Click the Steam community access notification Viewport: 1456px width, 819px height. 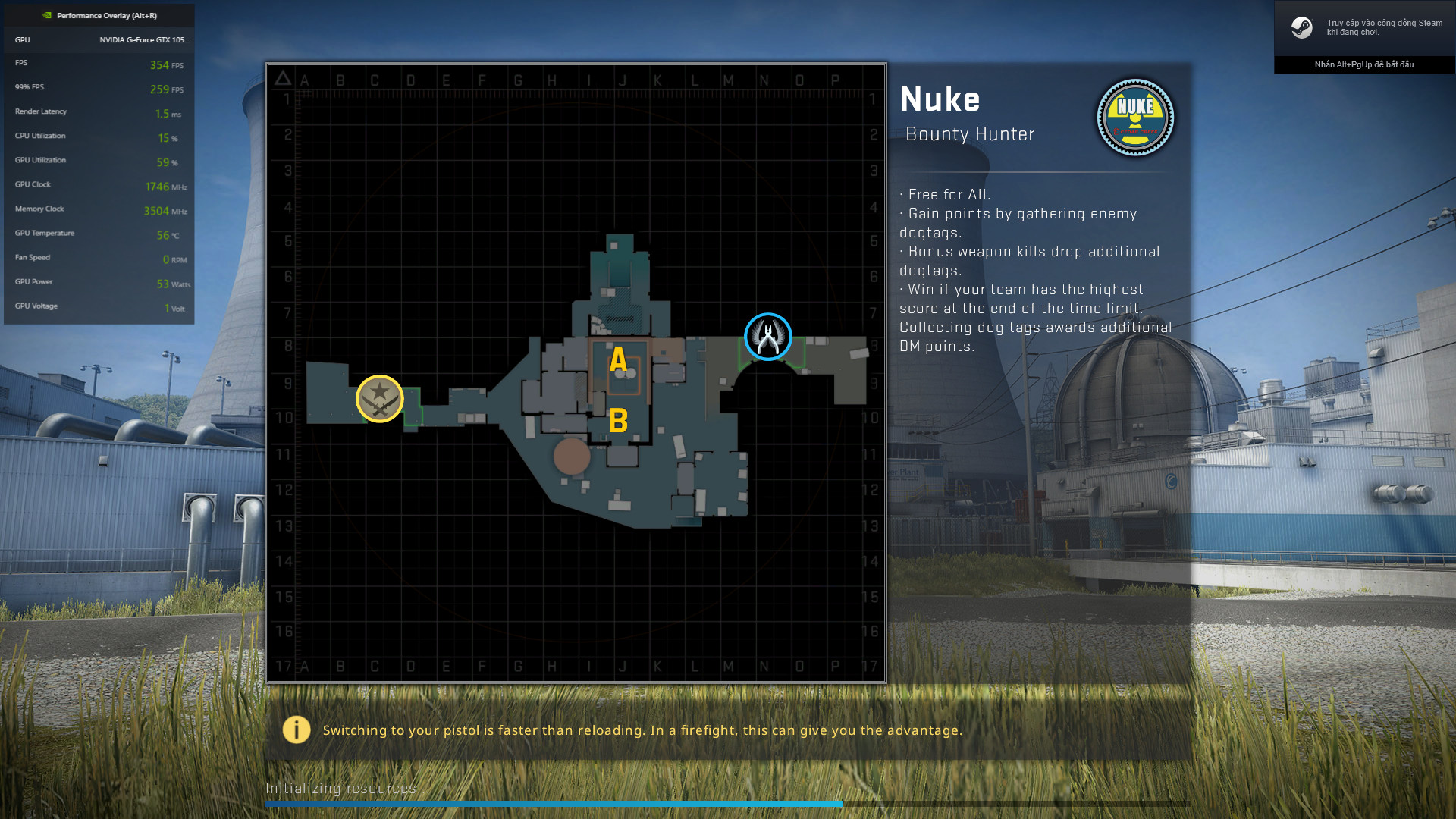[x=1365, y=27]
